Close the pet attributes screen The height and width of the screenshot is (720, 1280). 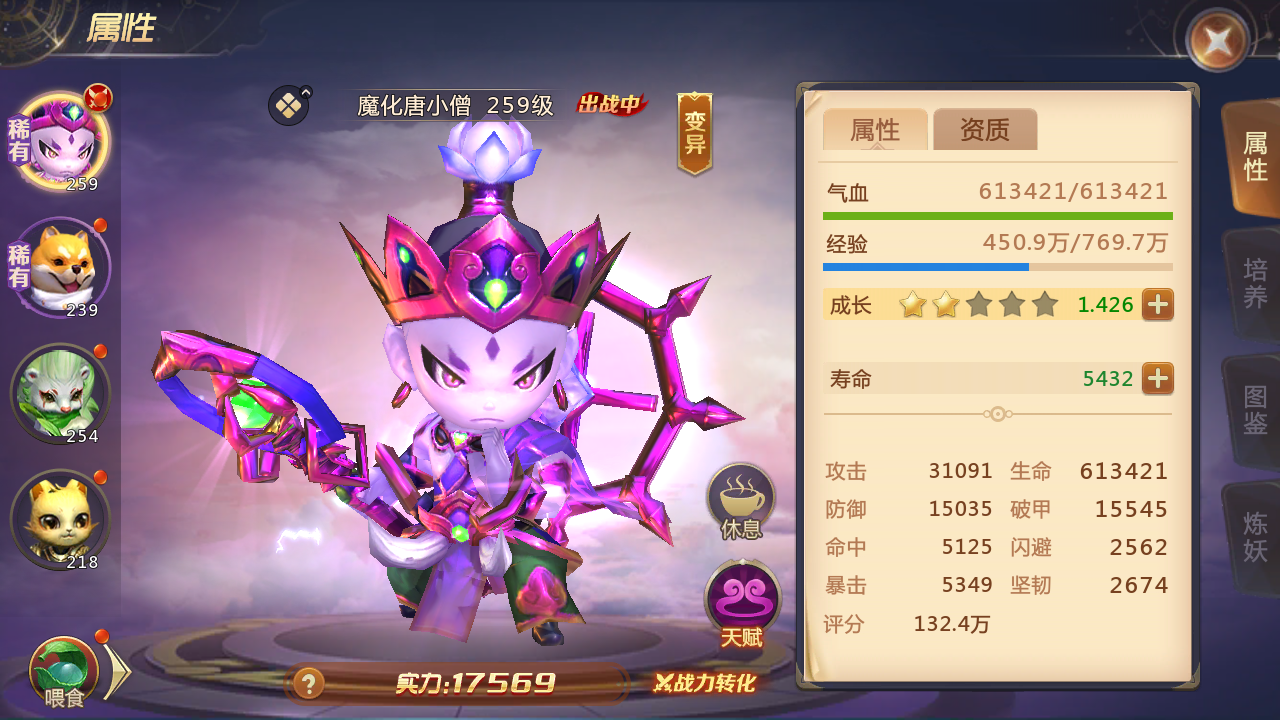1217,41
